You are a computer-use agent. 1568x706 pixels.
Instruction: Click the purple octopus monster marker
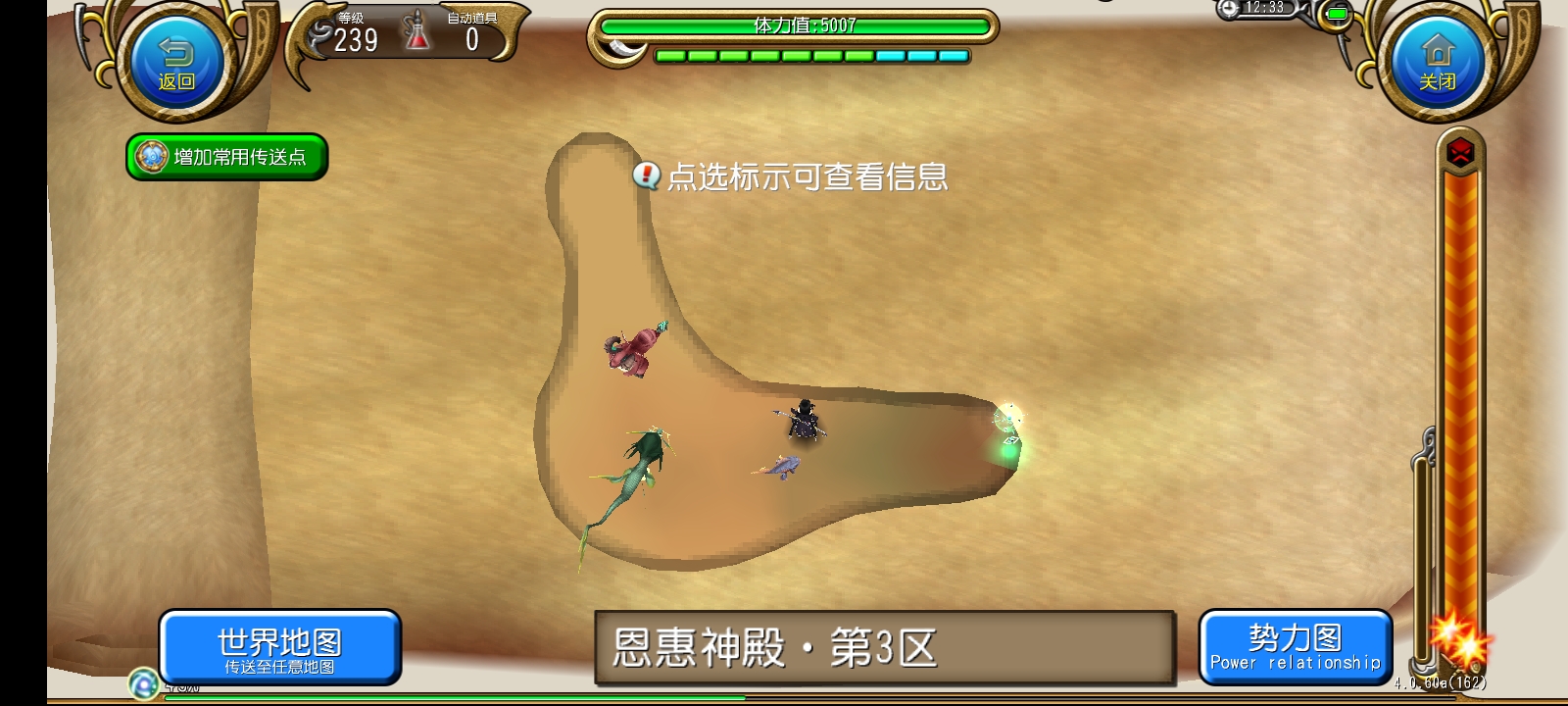click(630, 353)
